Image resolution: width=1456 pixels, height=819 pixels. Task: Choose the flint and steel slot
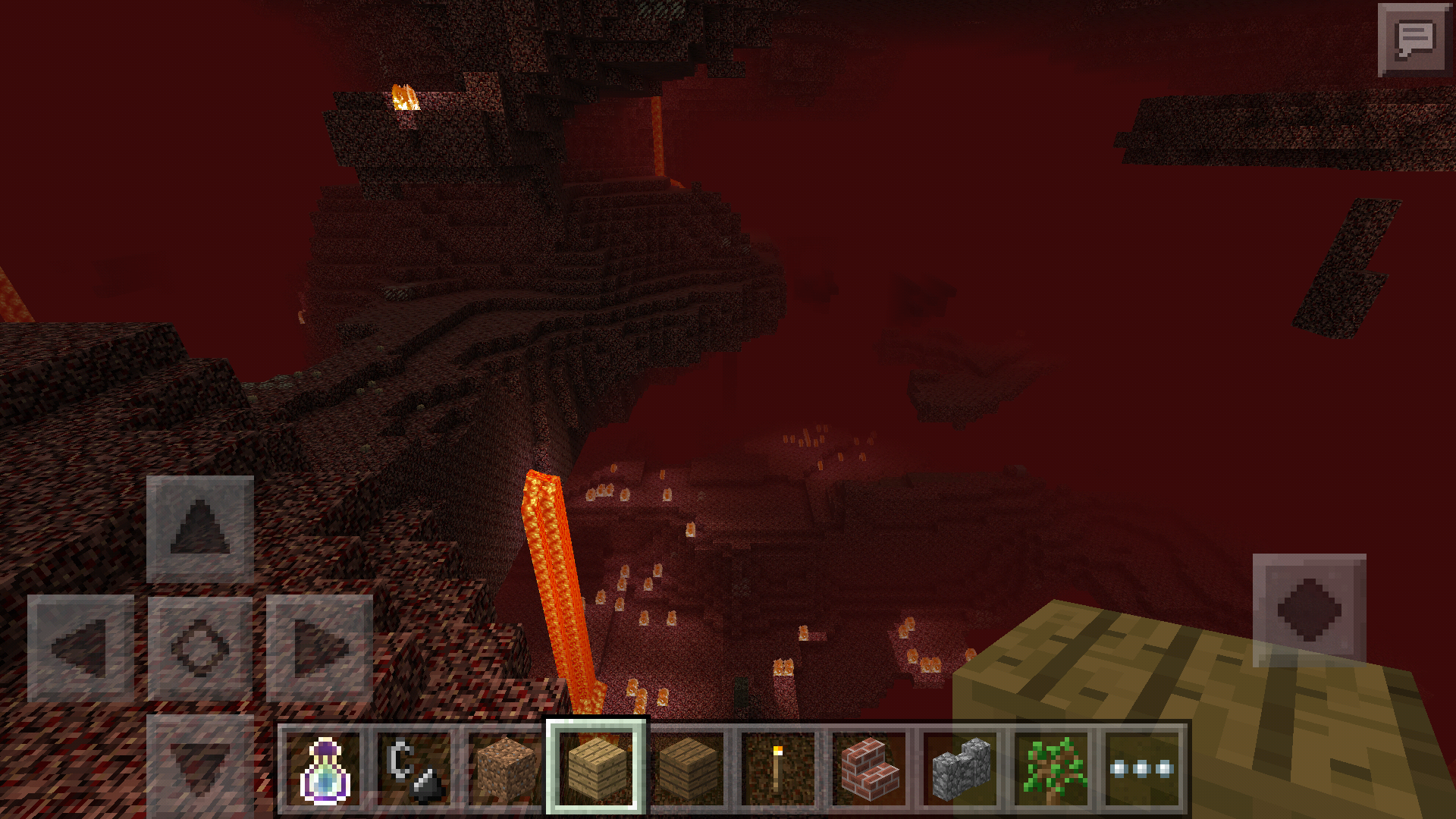tap(414, 769)
